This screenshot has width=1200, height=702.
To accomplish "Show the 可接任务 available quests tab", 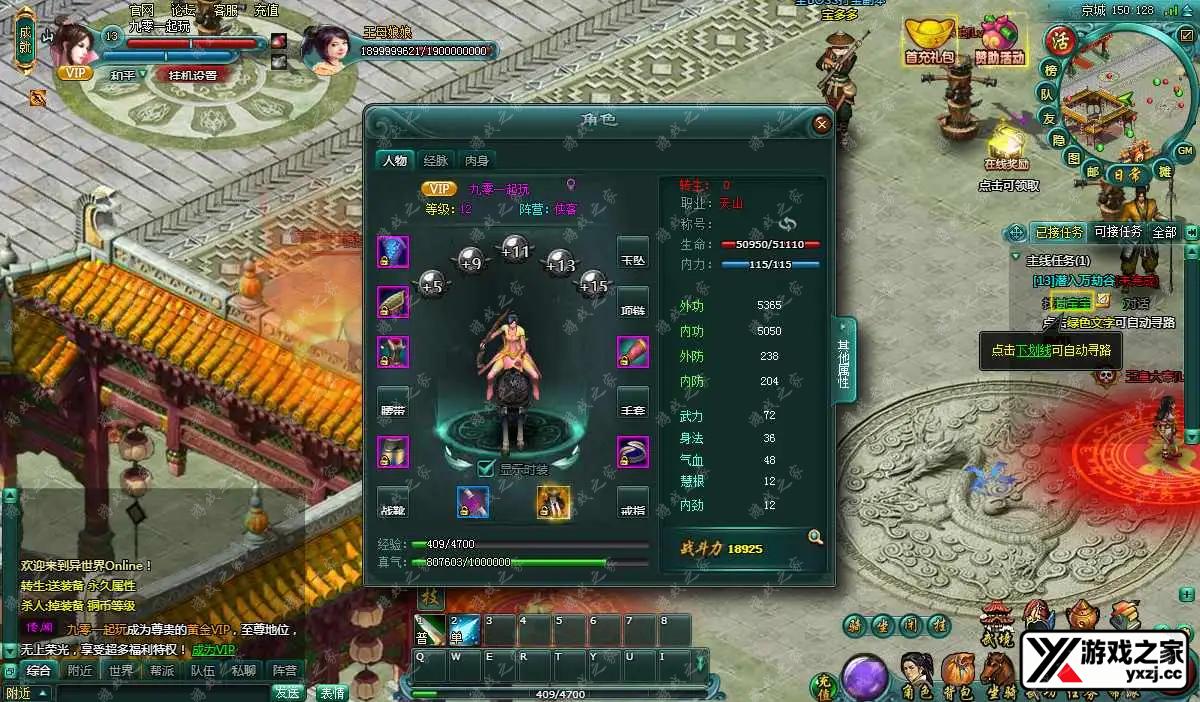I will coord(1117,232).
